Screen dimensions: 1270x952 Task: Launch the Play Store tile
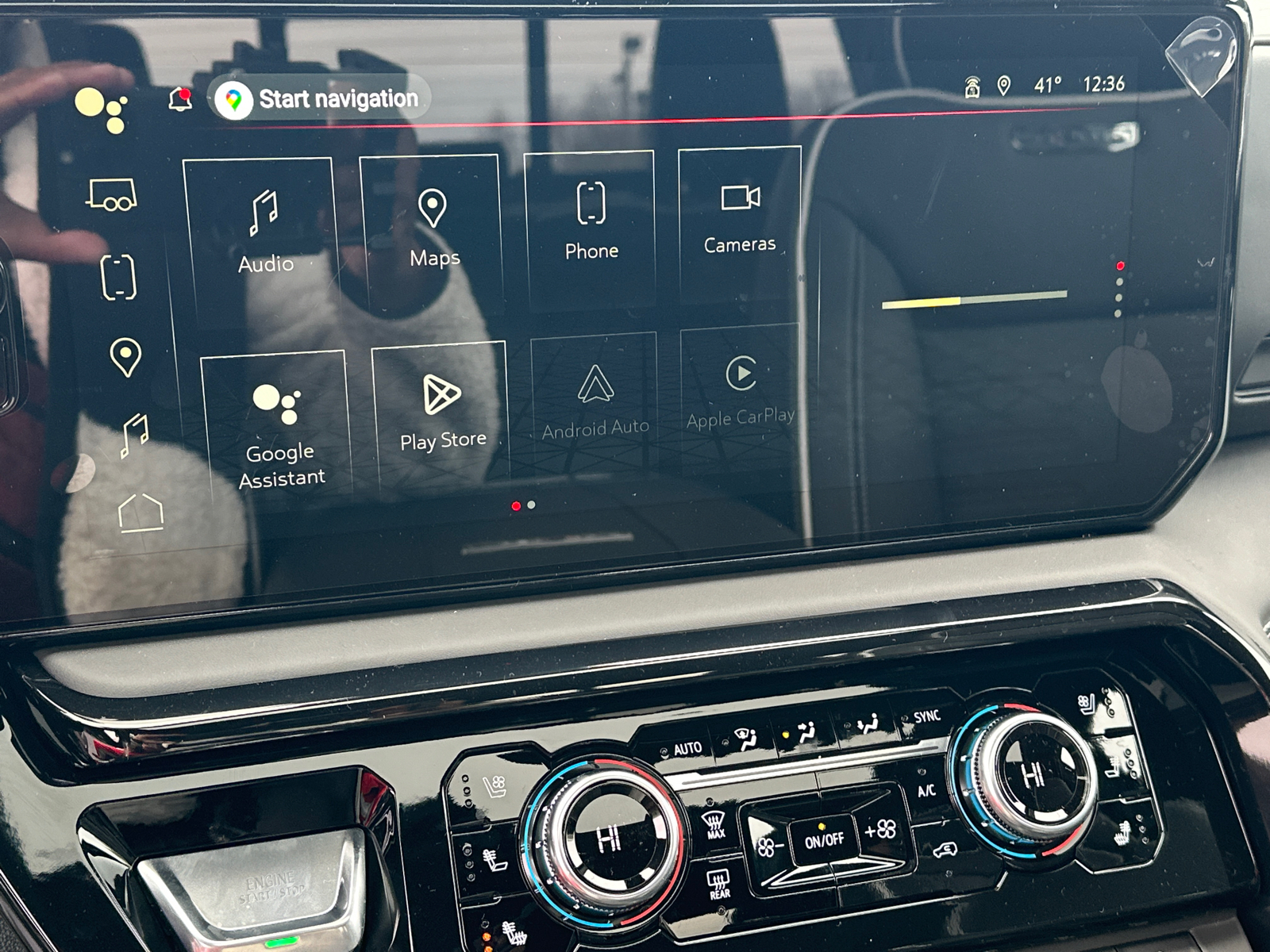click(441, 414)
